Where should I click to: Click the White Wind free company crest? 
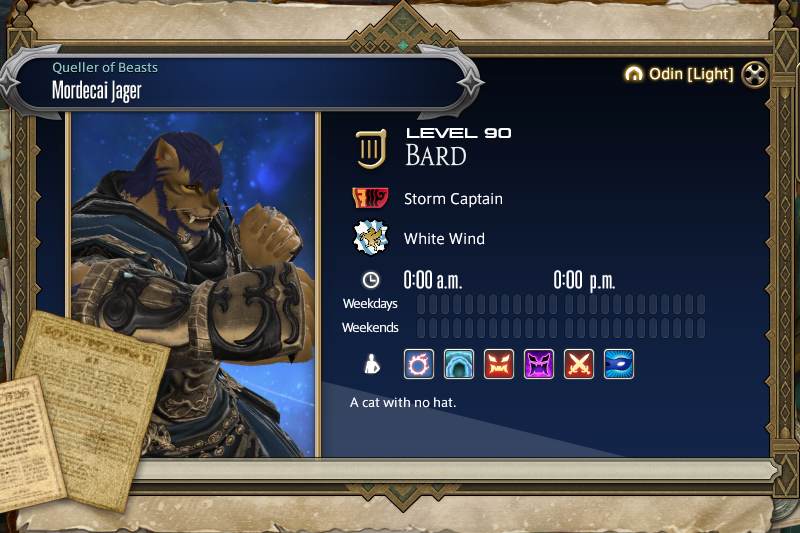pyautogui.click(x=371, y=238)
